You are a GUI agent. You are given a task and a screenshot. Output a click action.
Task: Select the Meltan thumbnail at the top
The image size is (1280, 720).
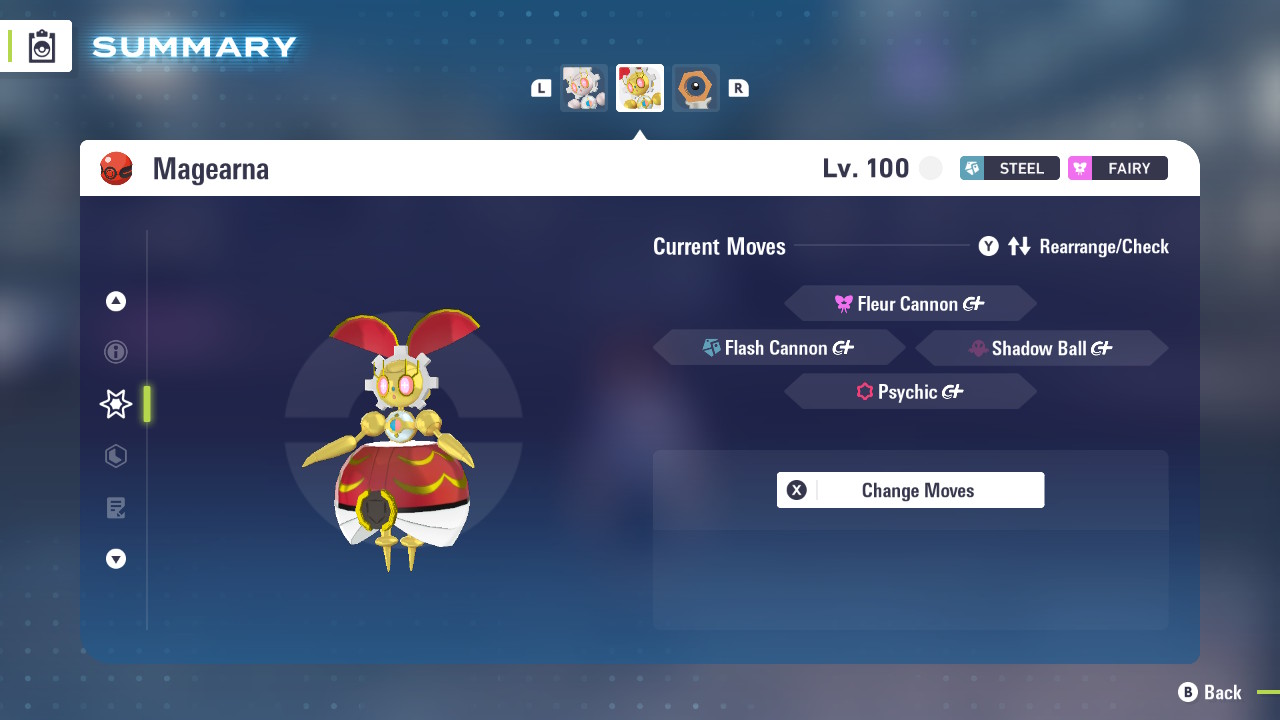point(695,87)
